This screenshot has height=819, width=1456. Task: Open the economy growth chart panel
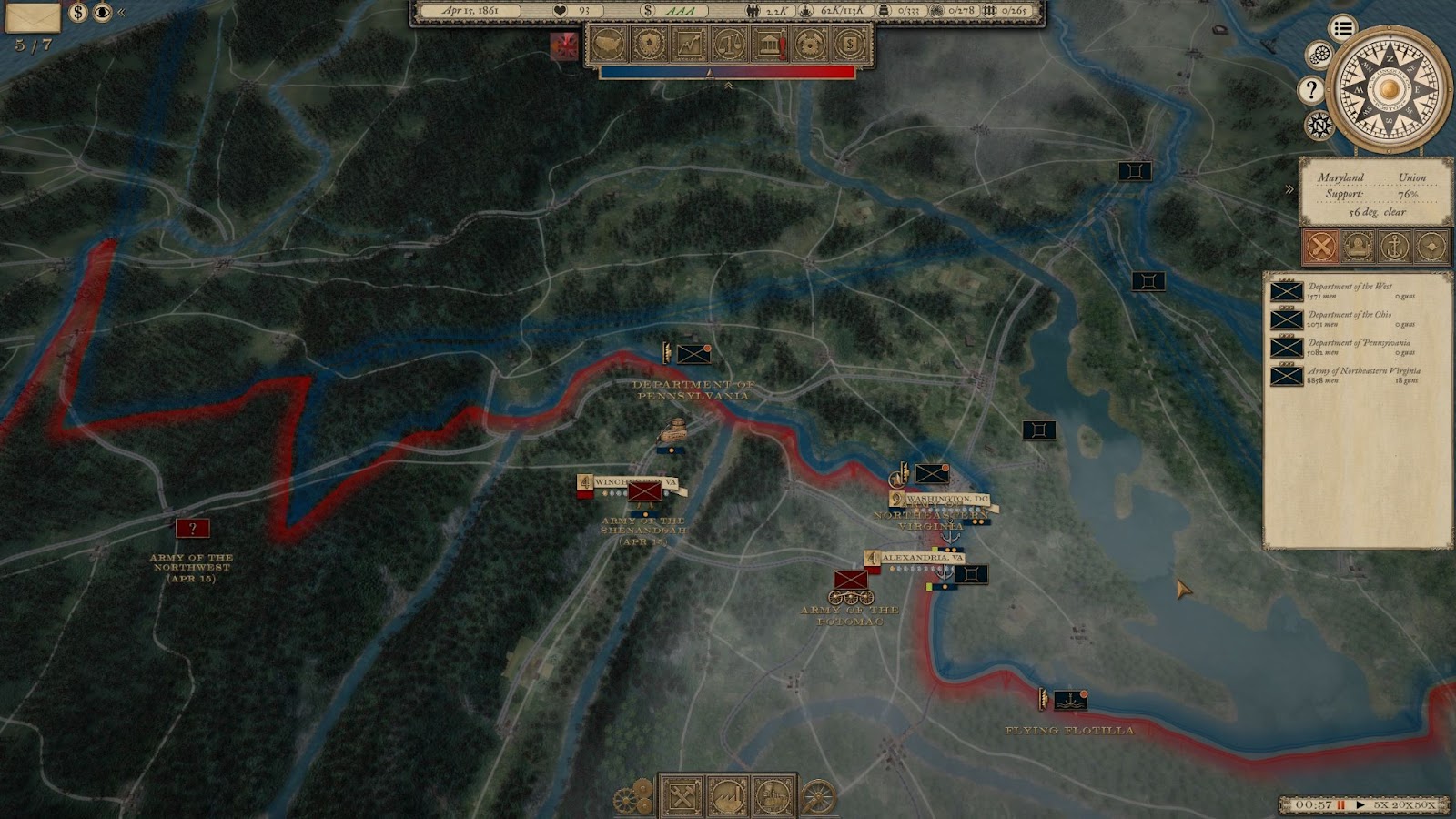point(689,44)
